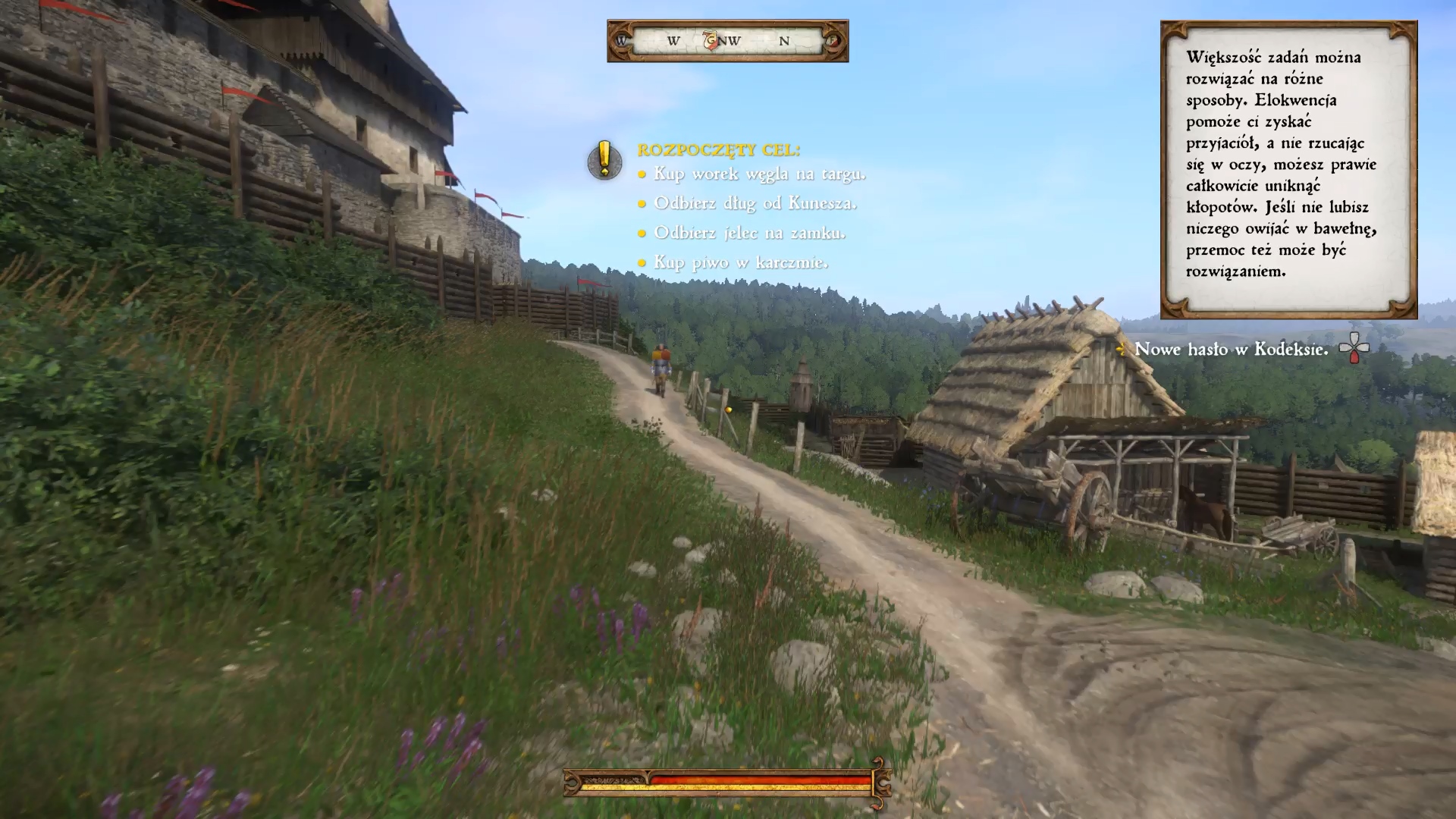Click objective "Odbierz jelec na zamku"
The height and width of the screenshot is (819, 1456).
pyautogui.click(x=749, y=233)
